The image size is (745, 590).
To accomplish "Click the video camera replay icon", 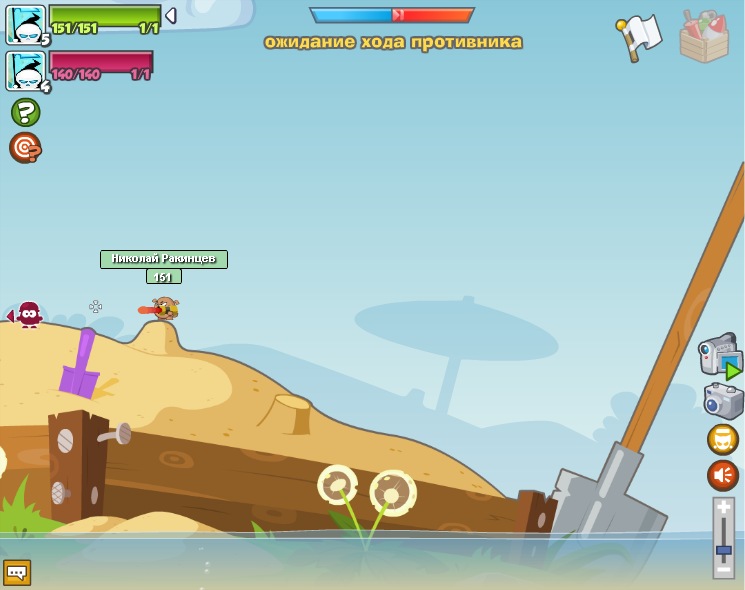I will [x=720, y=357].
